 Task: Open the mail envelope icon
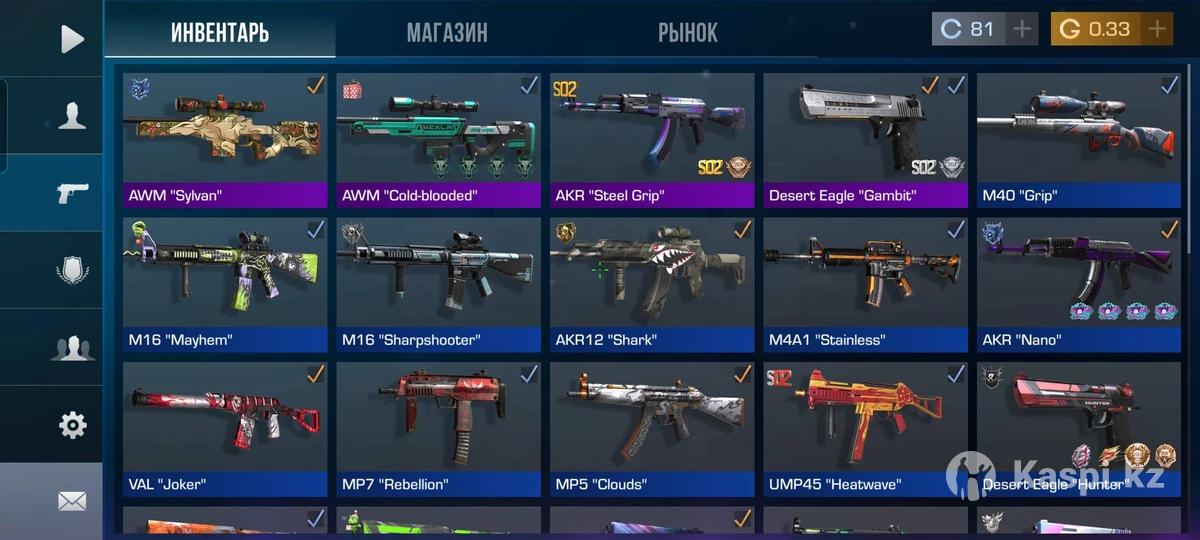coord(72,501)
